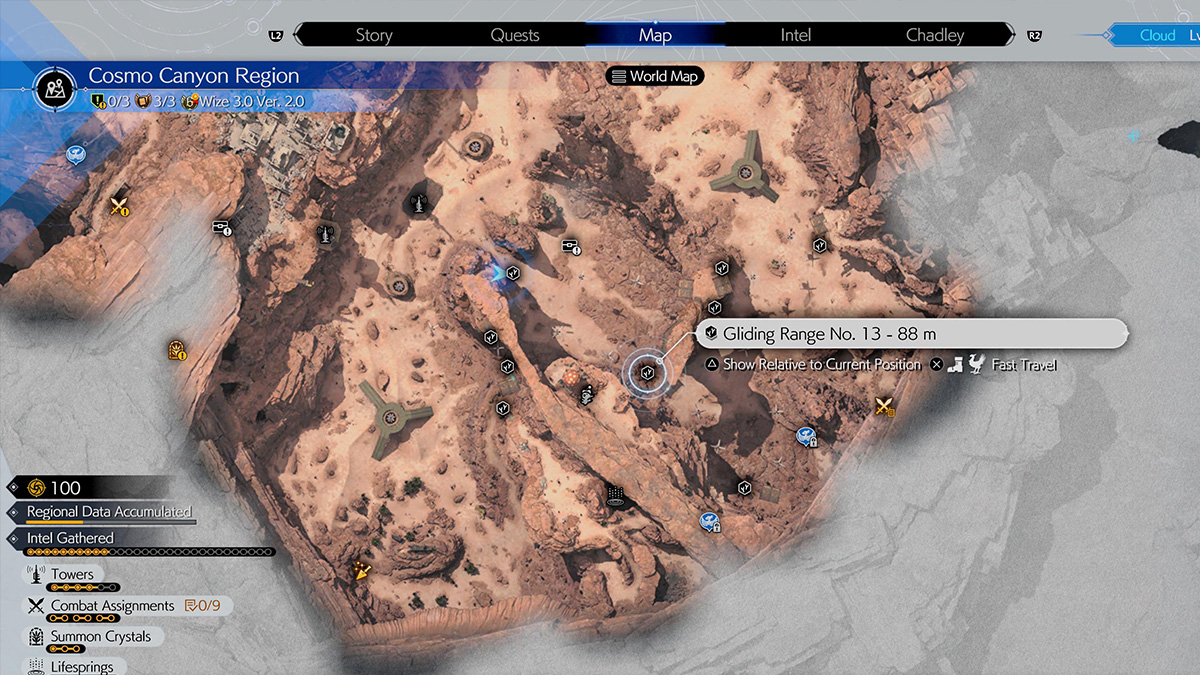Open the World Map view
This screenshot has width=1200, height=675.
[x=655, y=76]
